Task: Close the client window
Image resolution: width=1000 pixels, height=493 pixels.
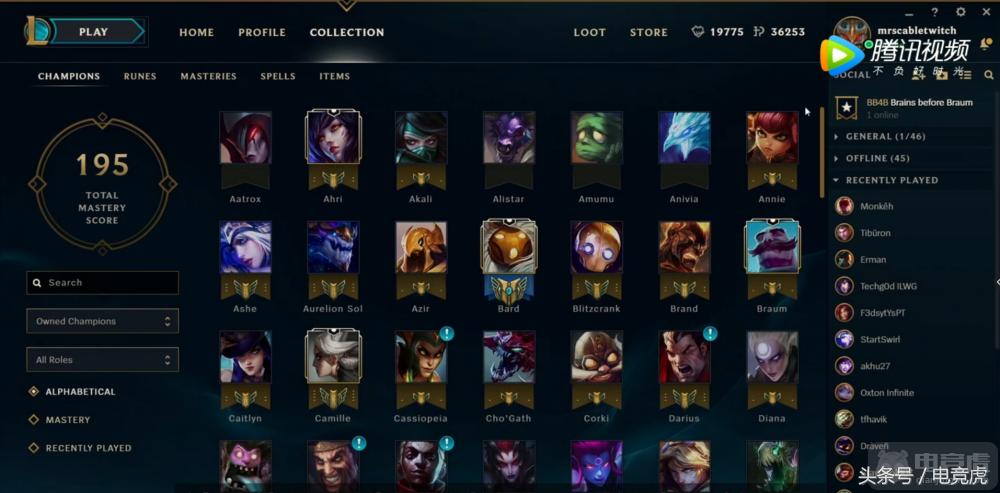Action: (984, 13)
